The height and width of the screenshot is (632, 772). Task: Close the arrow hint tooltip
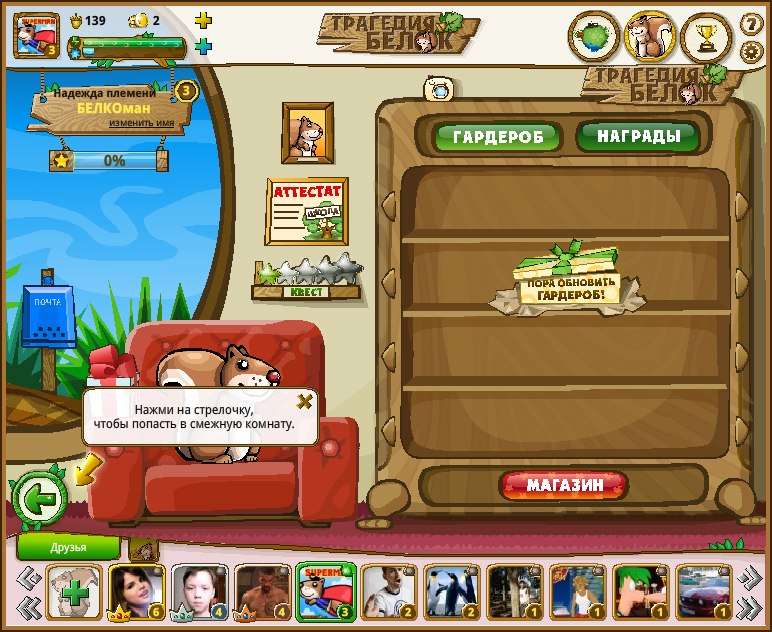305,401
